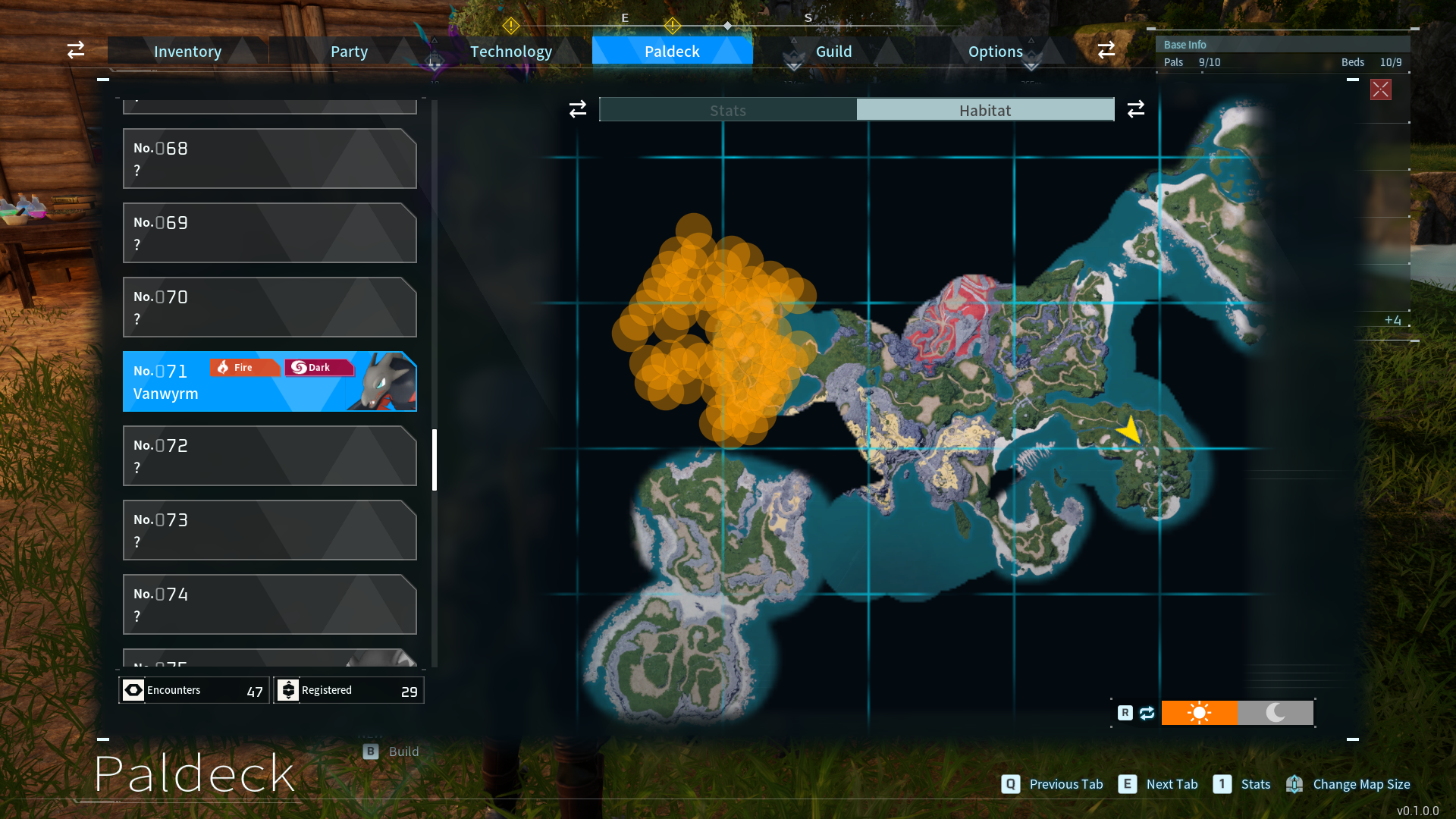
Task: Switch to the Stats tab
Action: [x=727, y=109]
